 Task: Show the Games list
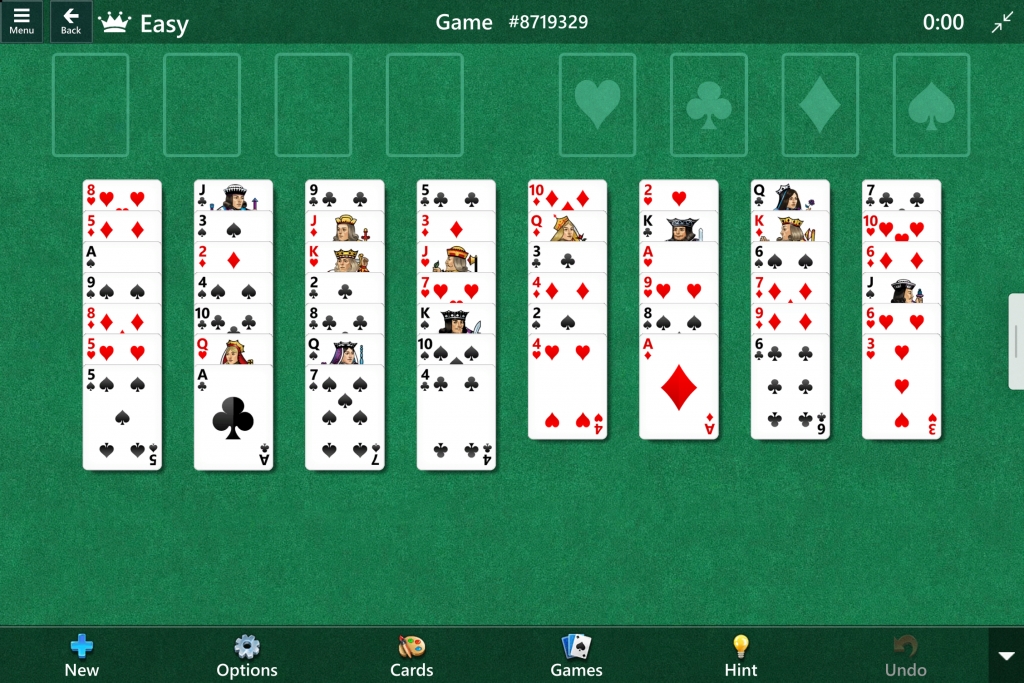[x=576, y=655]
